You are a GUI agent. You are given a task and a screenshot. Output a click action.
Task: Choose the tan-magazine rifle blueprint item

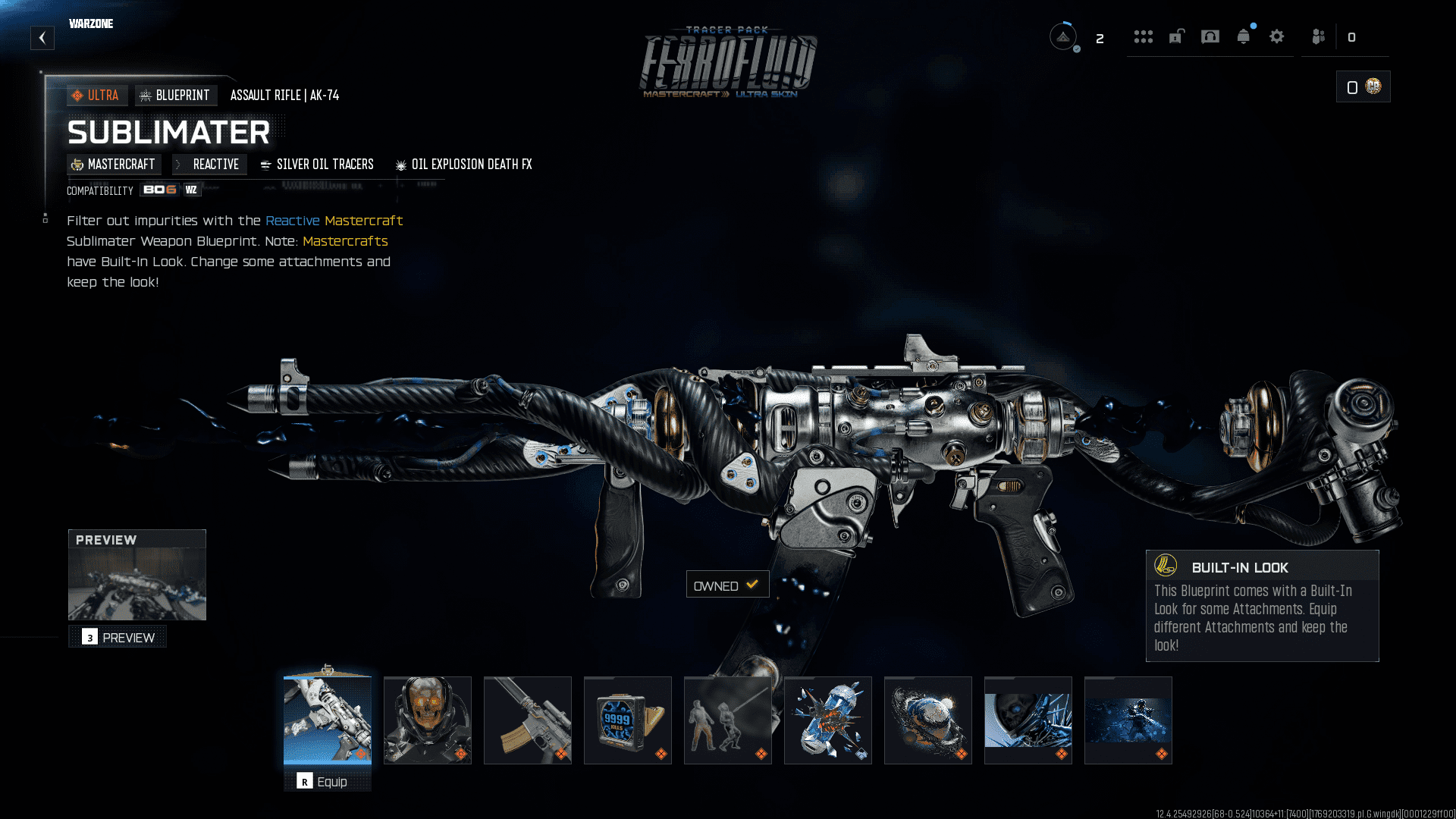pyautogui.click(x=528, y=720)
